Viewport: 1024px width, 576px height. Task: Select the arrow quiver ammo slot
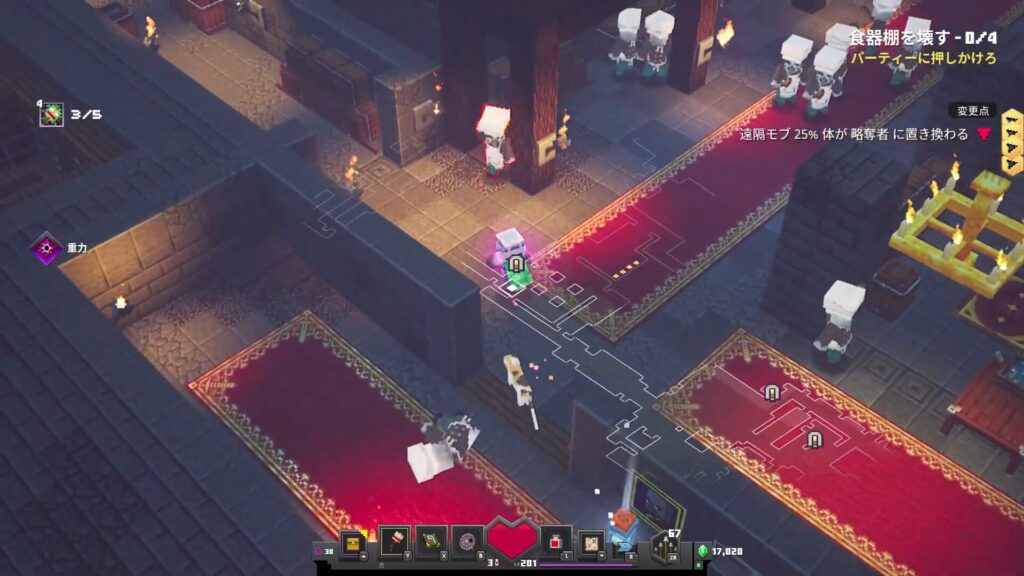pos(664,546)
